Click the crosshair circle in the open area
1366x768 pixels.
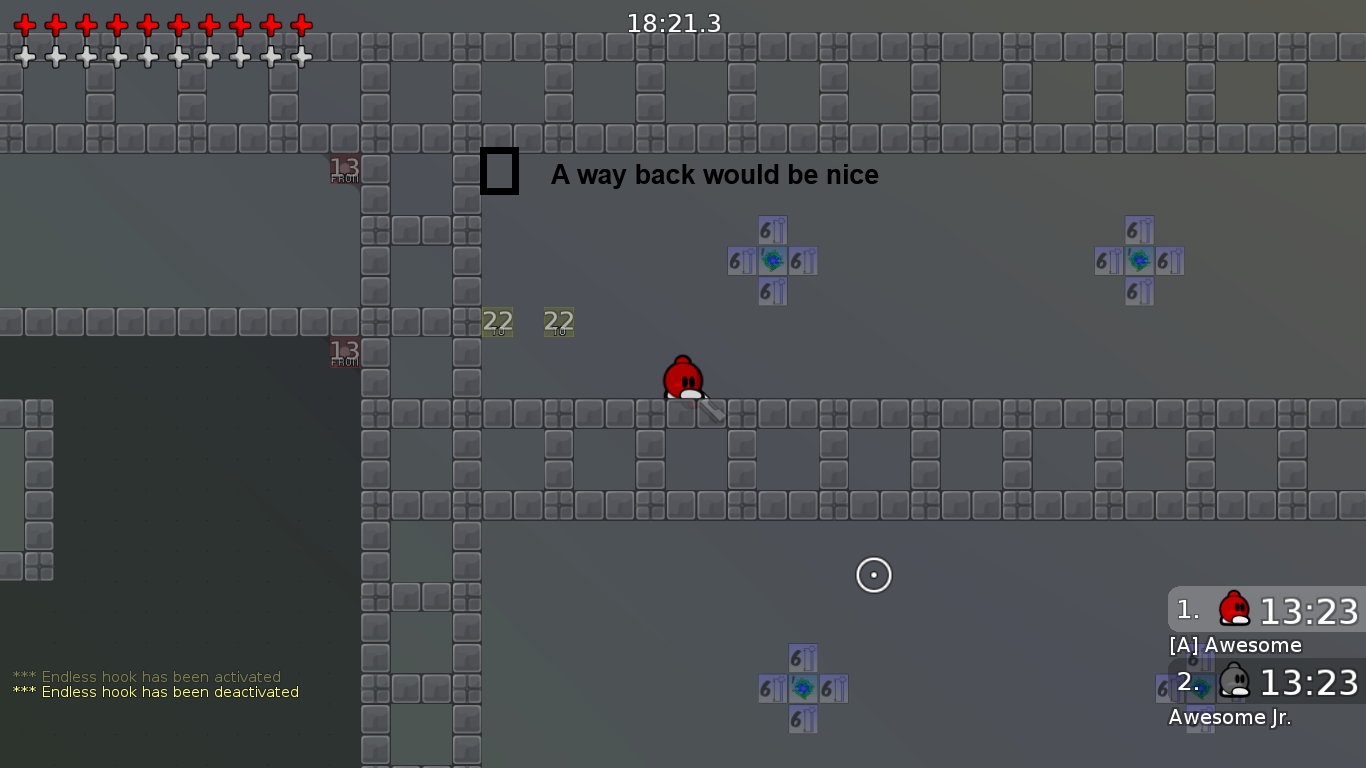[873, 575]
